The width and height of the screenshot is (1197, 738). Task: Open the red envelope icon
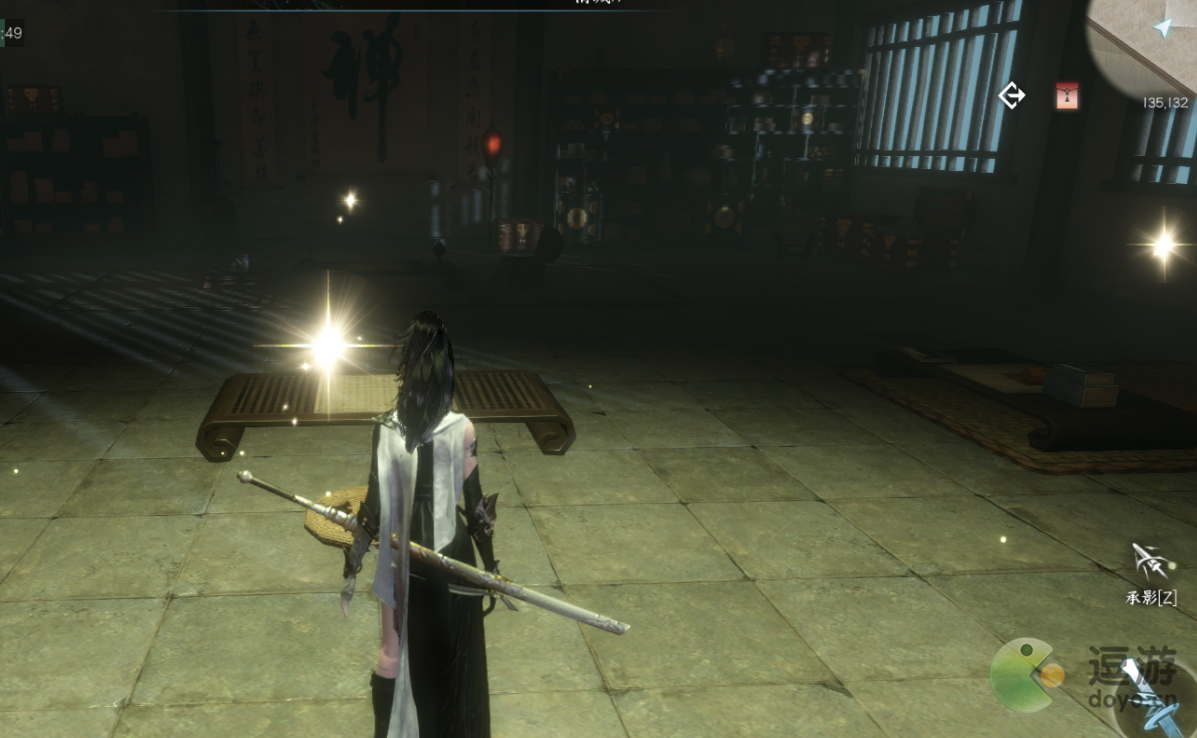pos(1067,96)
